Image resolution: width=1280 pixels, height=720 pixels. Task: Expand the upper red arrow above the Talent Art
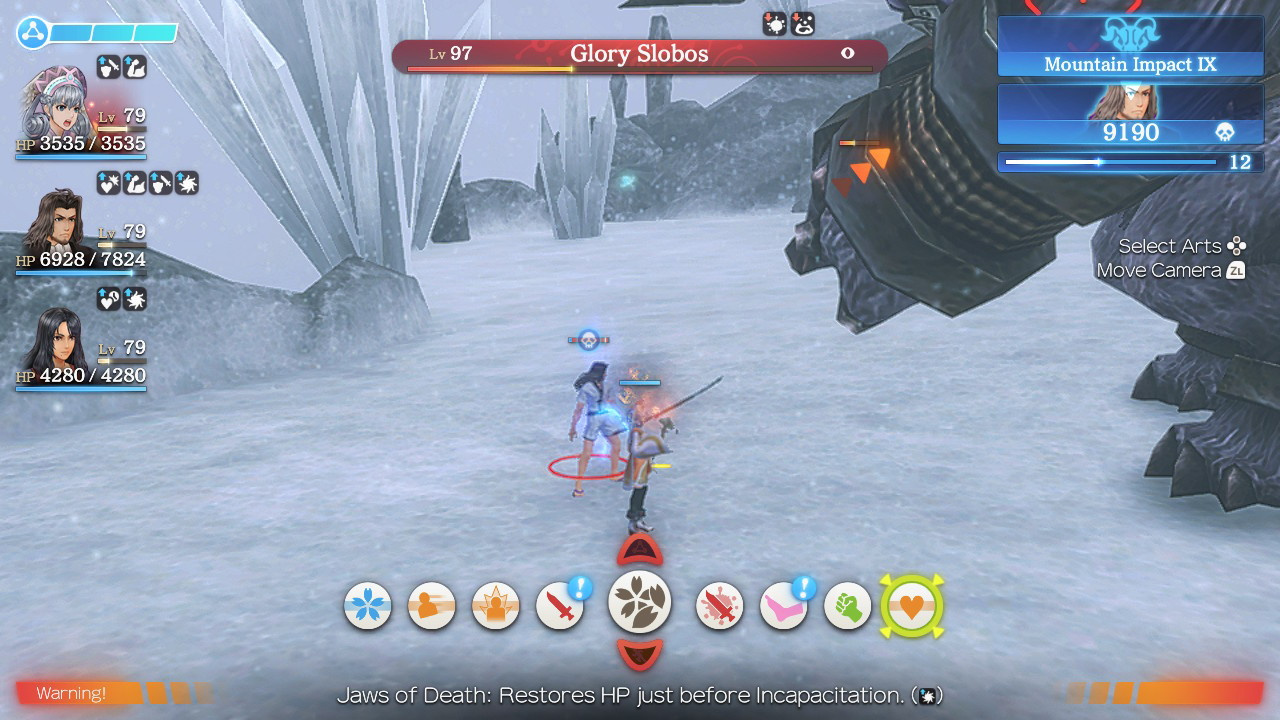[x=640, y=548]
